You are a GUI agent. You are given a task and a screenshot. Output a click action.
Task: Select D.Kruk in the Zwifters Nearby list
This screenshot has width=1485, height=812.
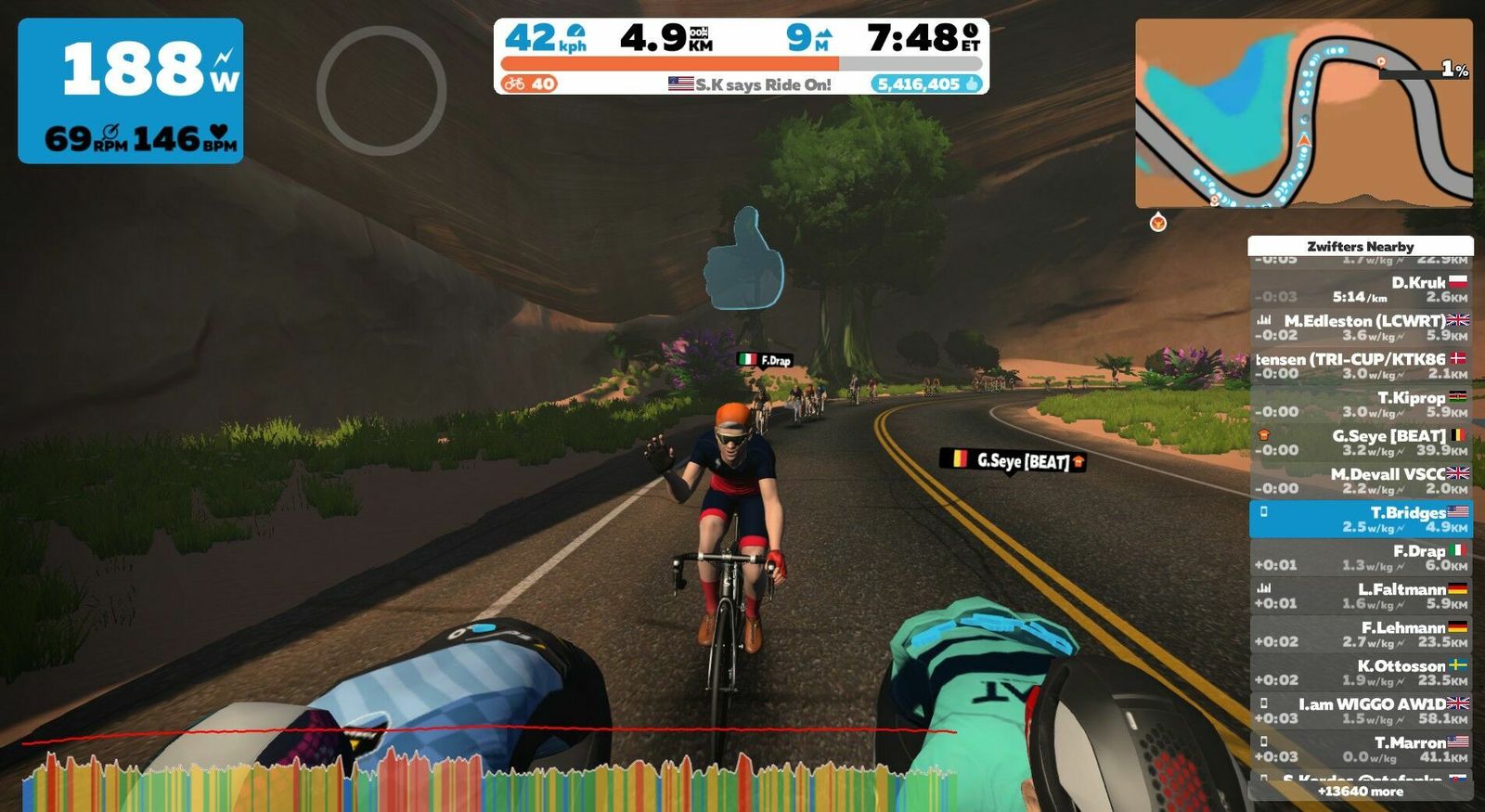coord(1361,290)
